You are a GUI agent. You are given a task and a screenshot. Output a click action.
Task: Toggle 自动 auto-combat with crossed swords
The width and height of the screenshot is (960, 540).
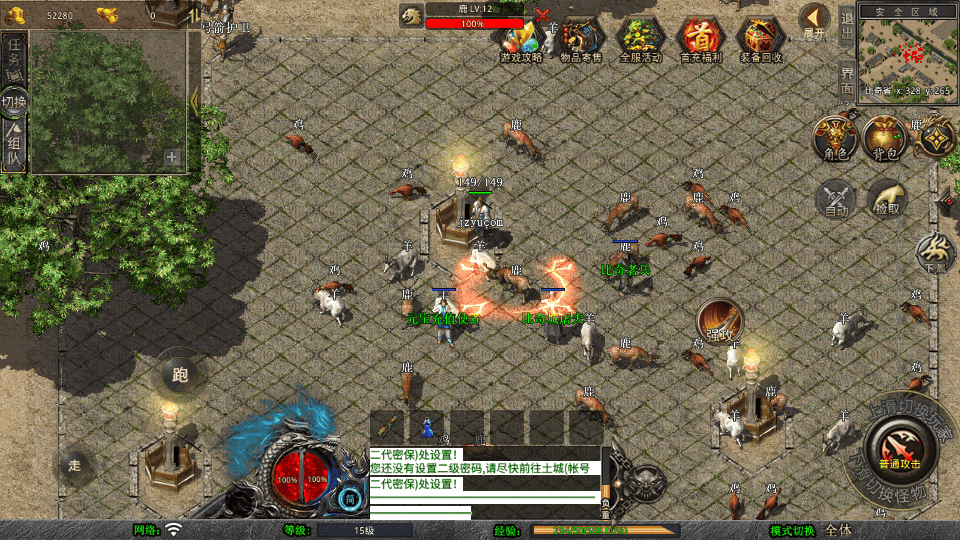[836, 197]
